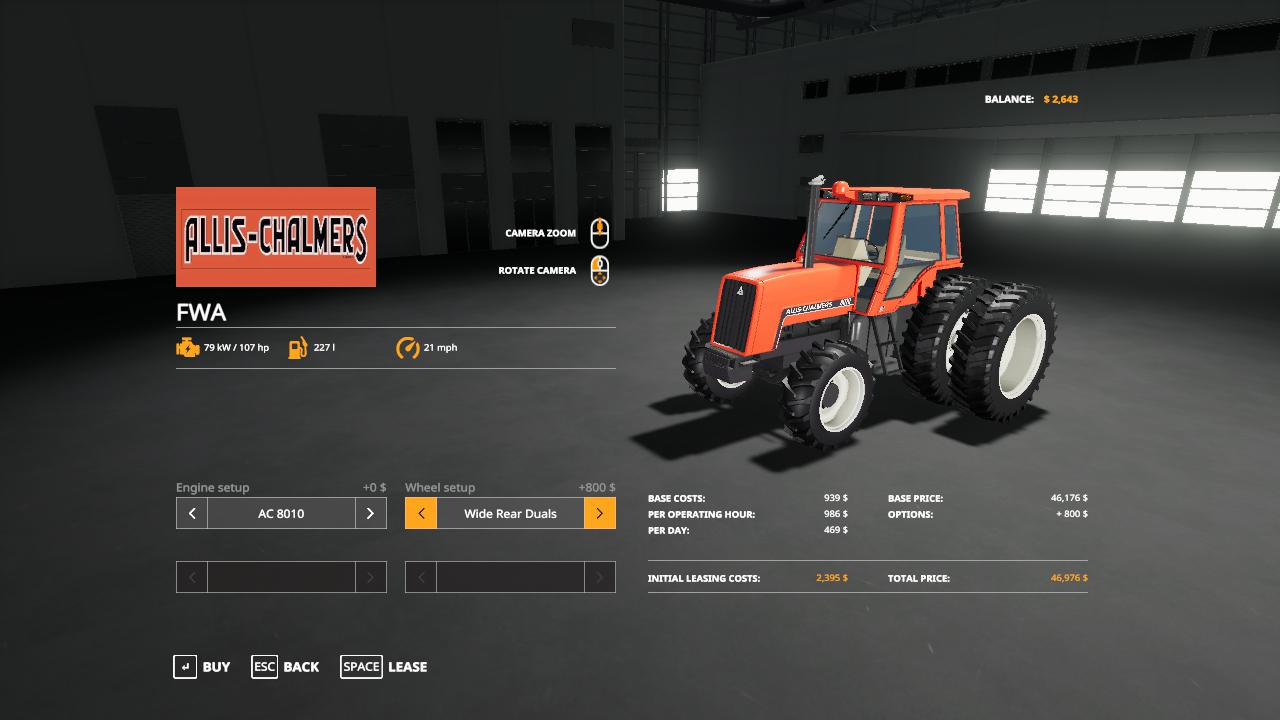Go back from the shop configuration

[x=286, y=667]
